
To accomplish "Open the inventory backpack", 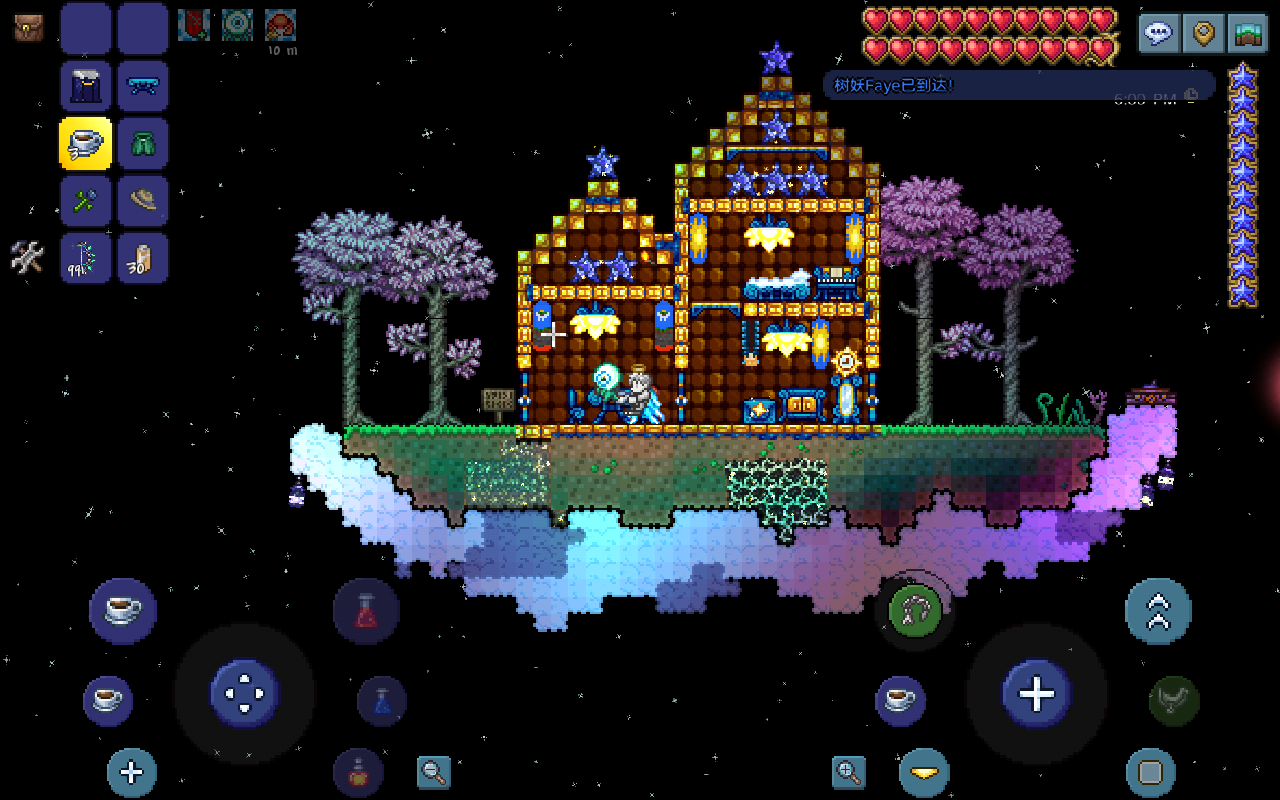I will [28, 27].
